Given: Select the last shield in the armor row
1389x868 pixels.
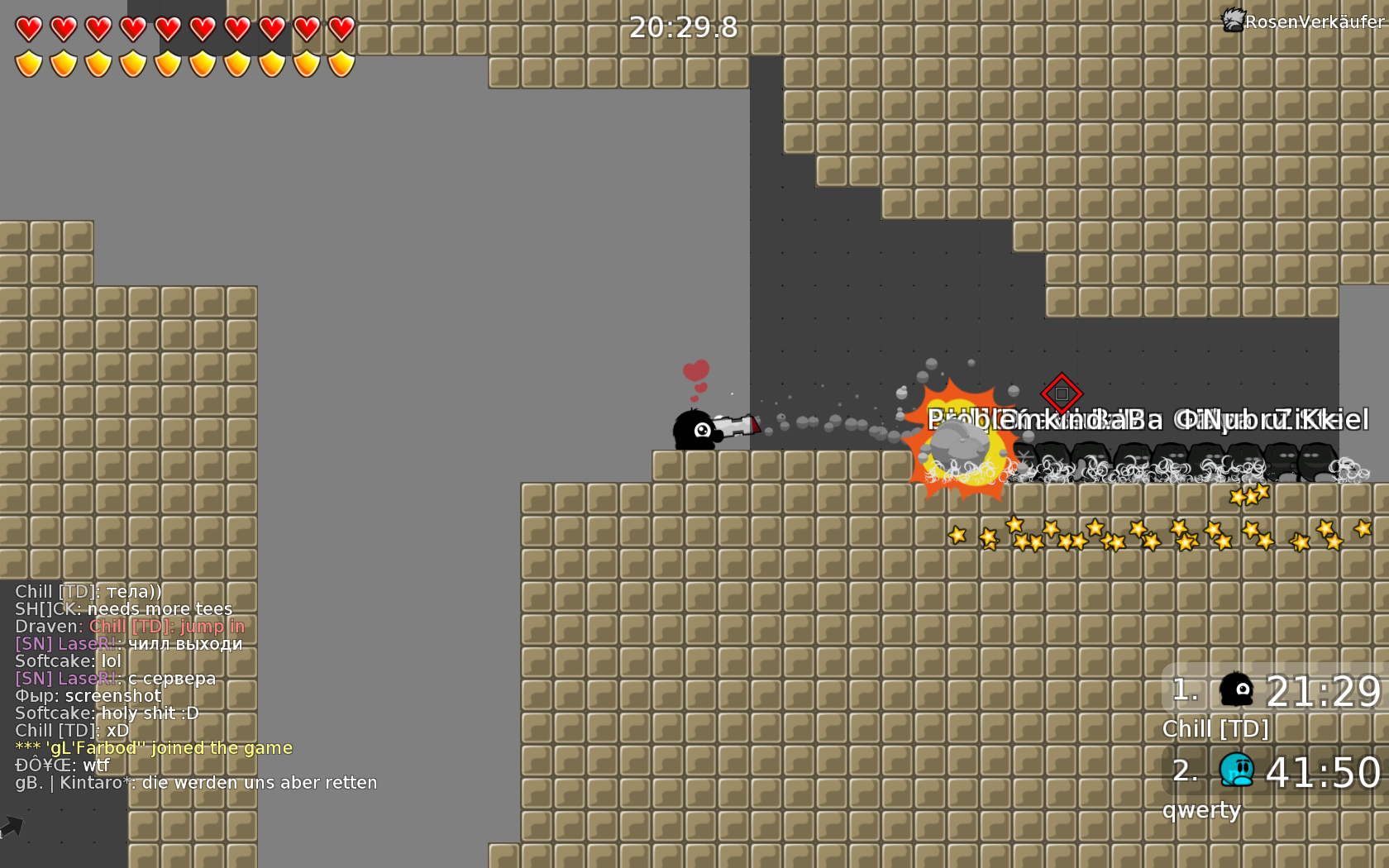Looking at the screenshot, I should tap(340, 63).
